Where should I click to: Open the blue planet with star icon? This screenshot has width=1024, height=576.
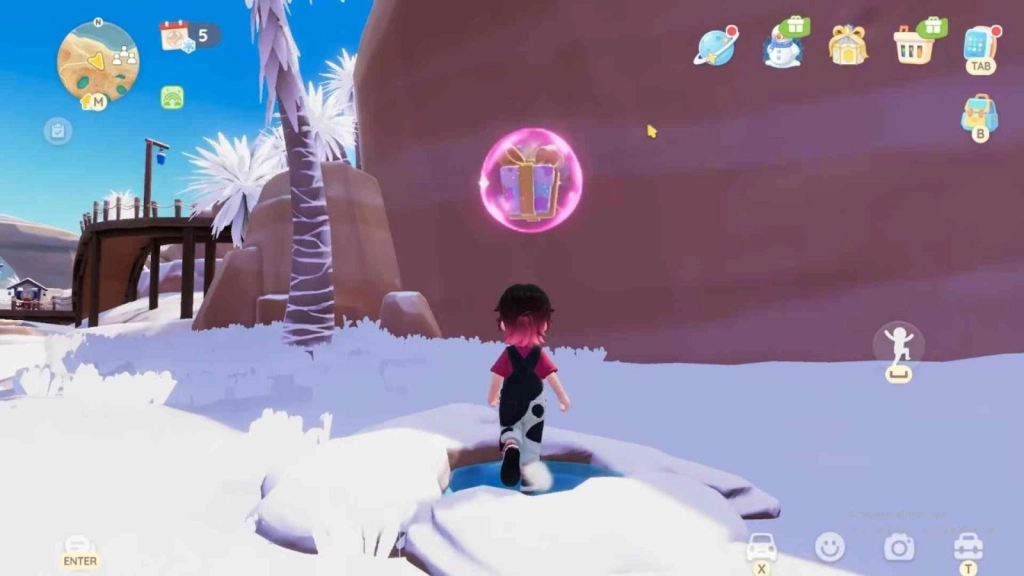click(714, 47)
